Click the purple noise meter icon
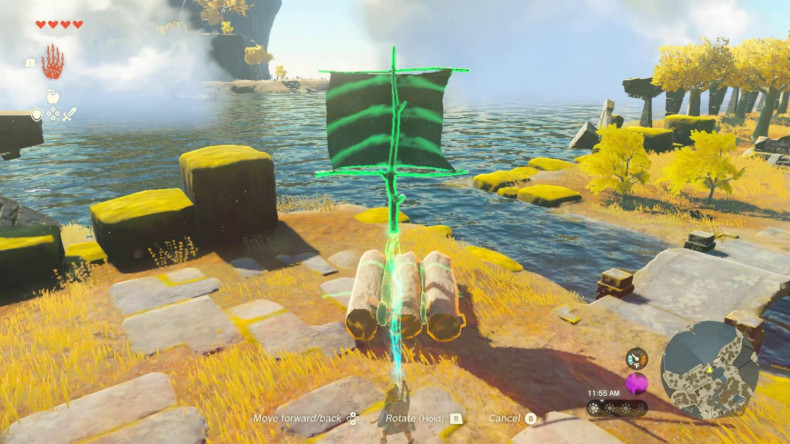The height and width of the screenshot is (444, 790). point(636,383)
